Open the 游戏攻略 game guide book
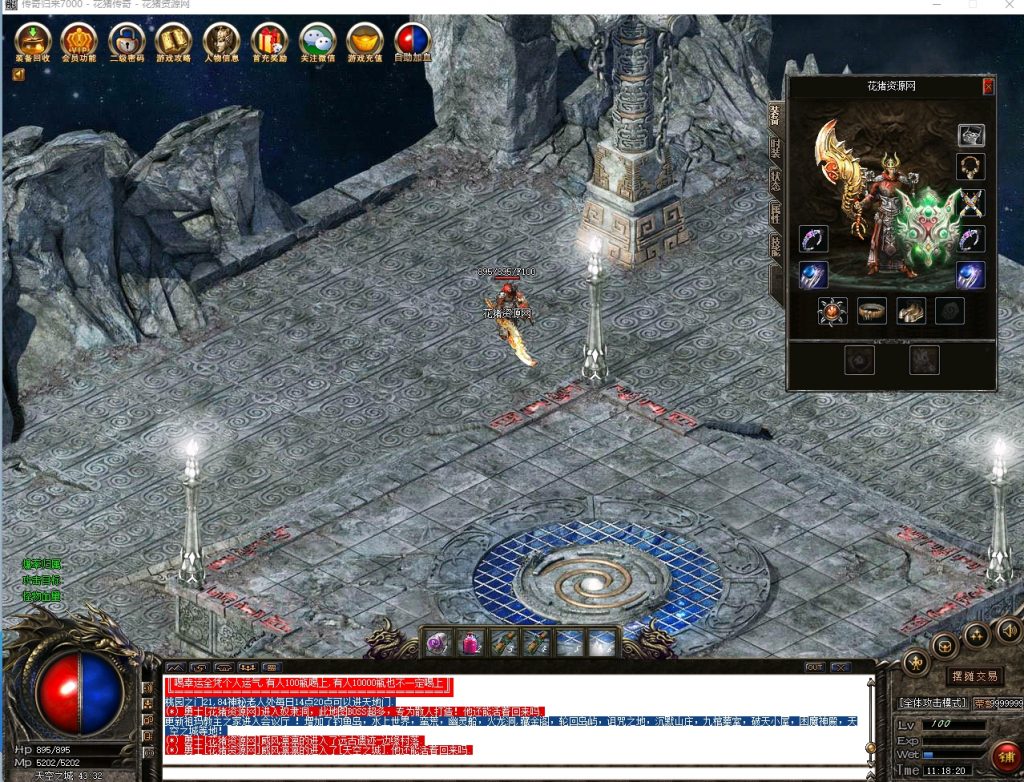1024x782 pixels. click(174, 42)
